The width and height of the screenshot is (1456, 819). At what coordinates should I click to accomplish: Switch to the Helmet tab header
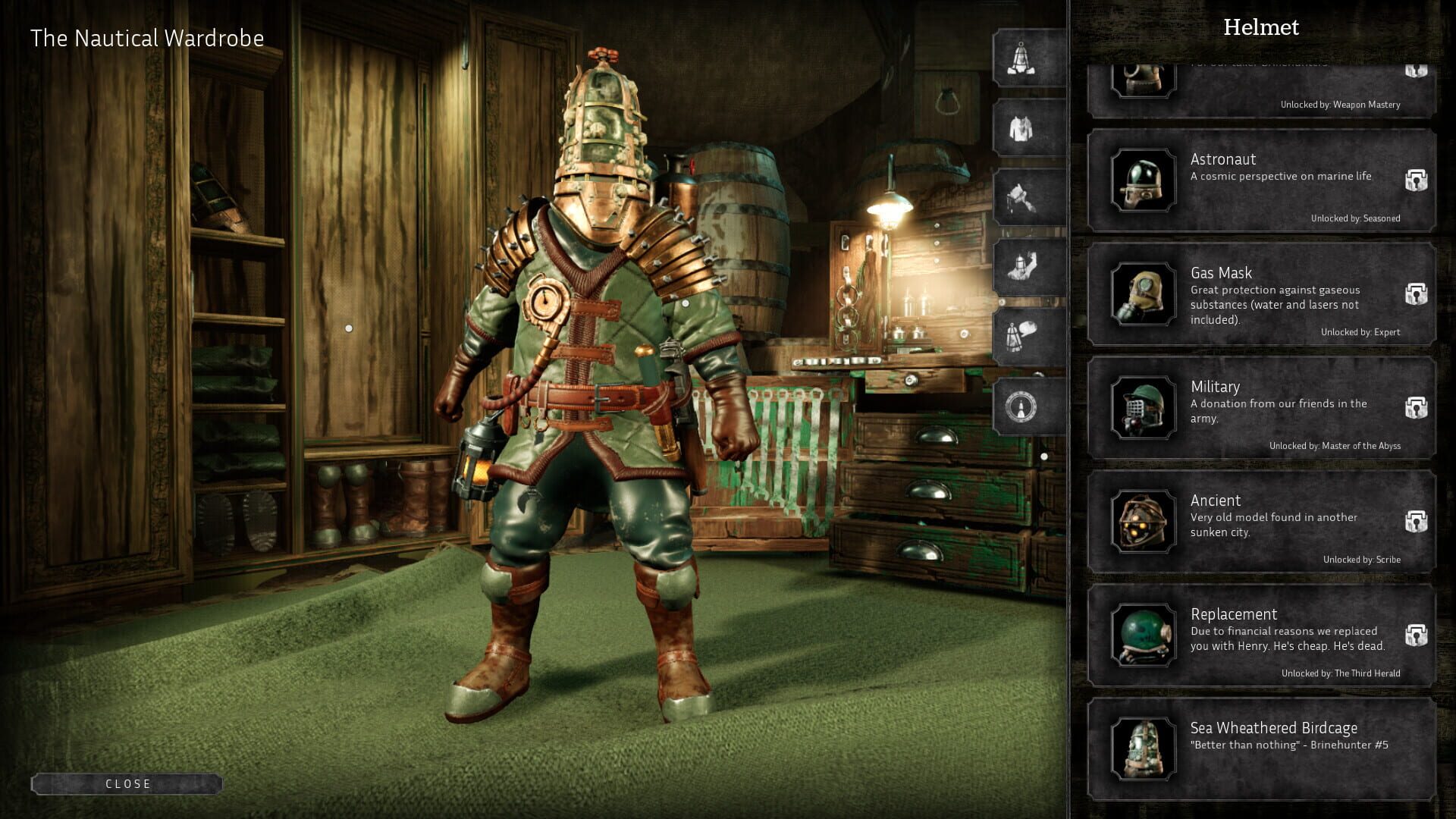pos(1261,27)
